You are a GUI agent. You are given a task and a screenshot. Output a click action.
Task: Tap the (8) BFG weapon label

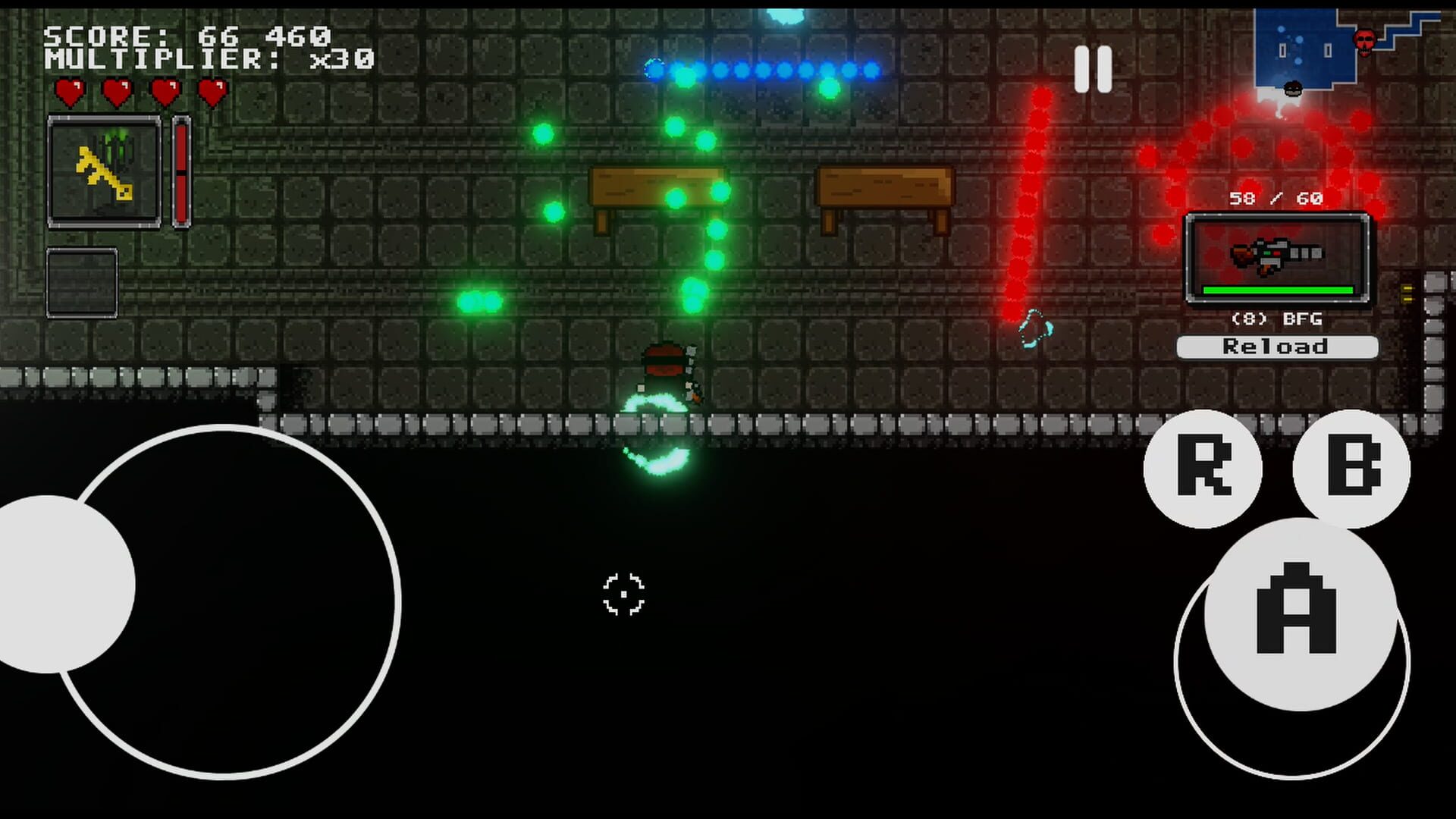[1276, 319]
